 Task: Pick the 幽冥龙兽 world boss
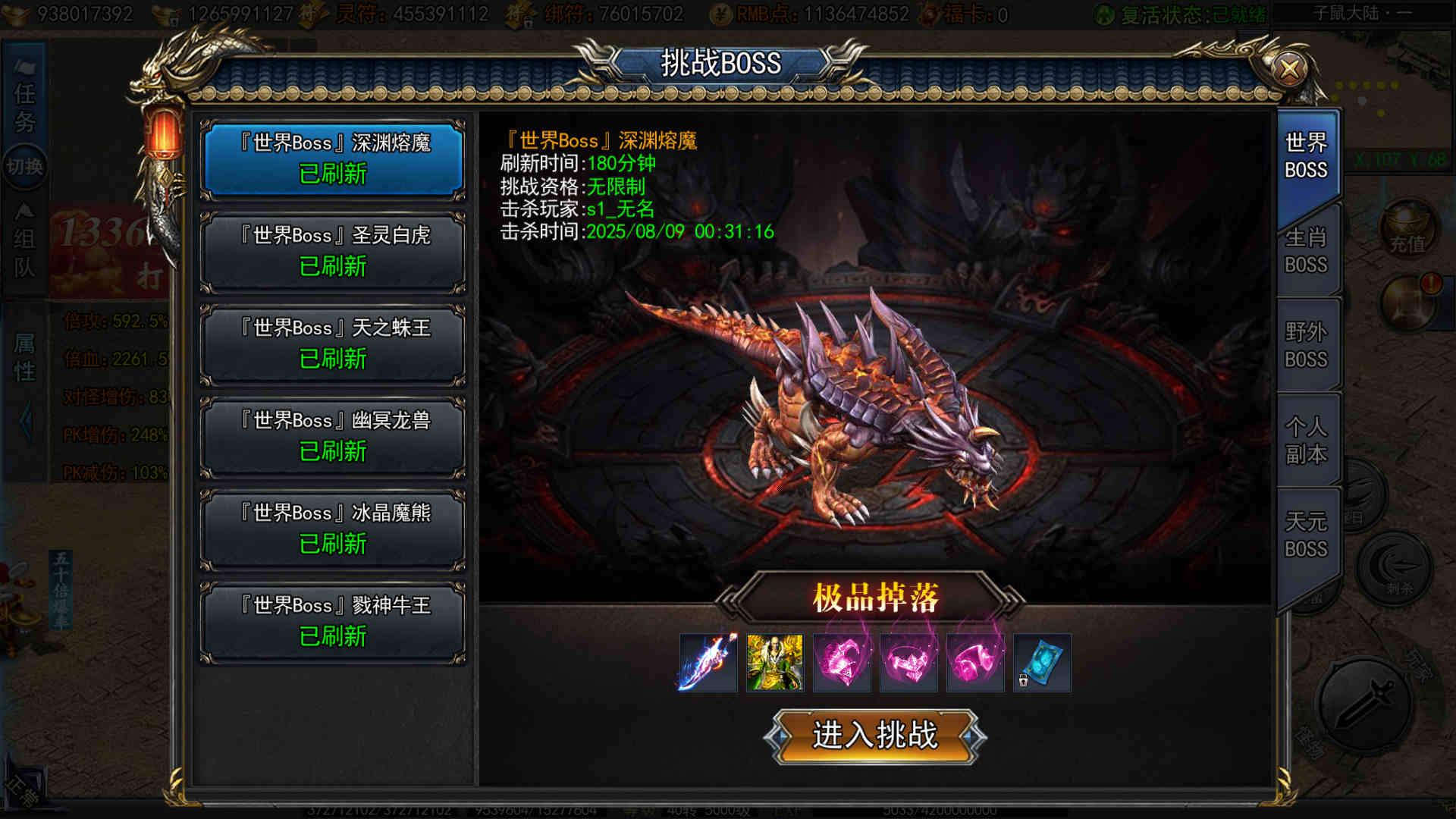click(333, 437)
